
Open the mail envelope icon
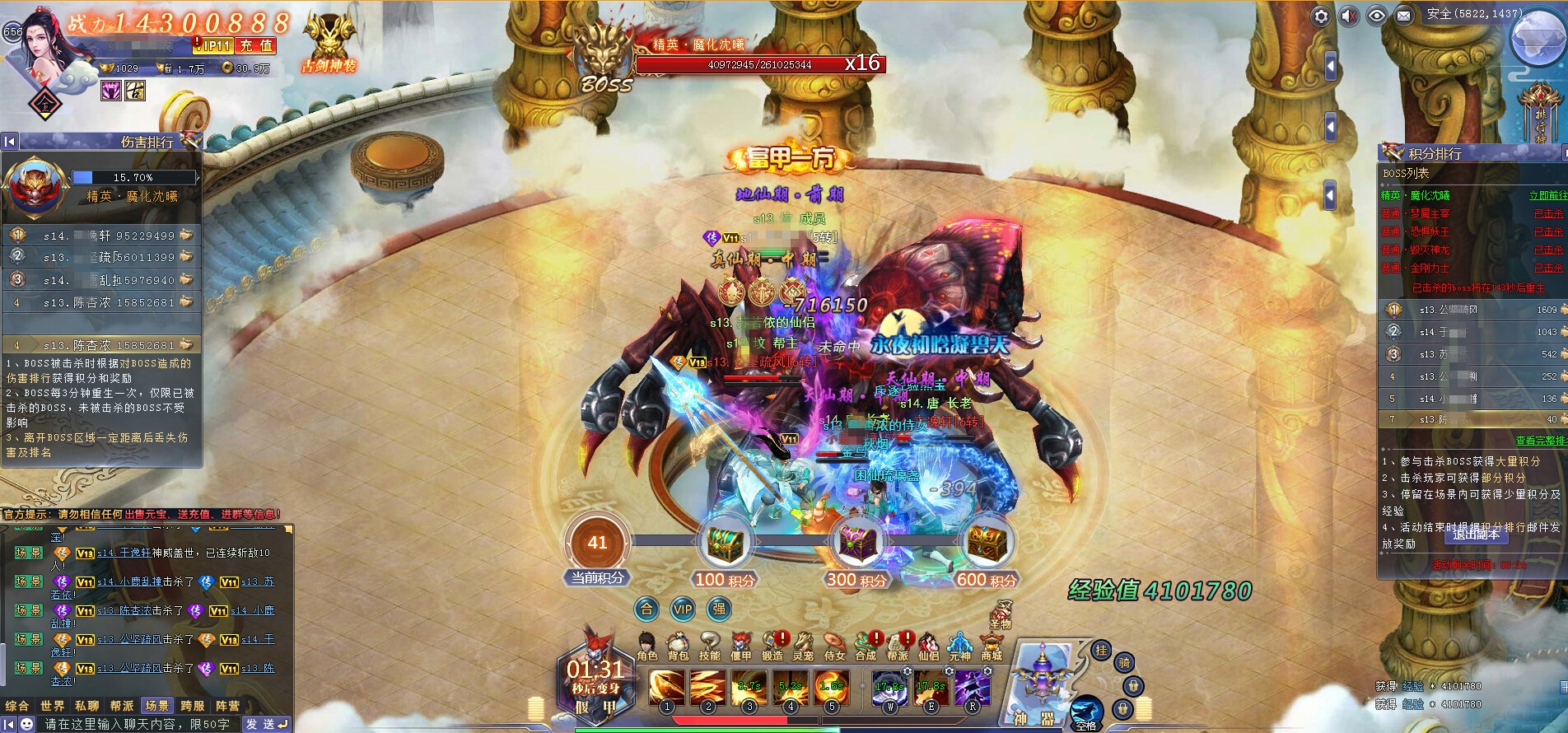coord(1404,16)
